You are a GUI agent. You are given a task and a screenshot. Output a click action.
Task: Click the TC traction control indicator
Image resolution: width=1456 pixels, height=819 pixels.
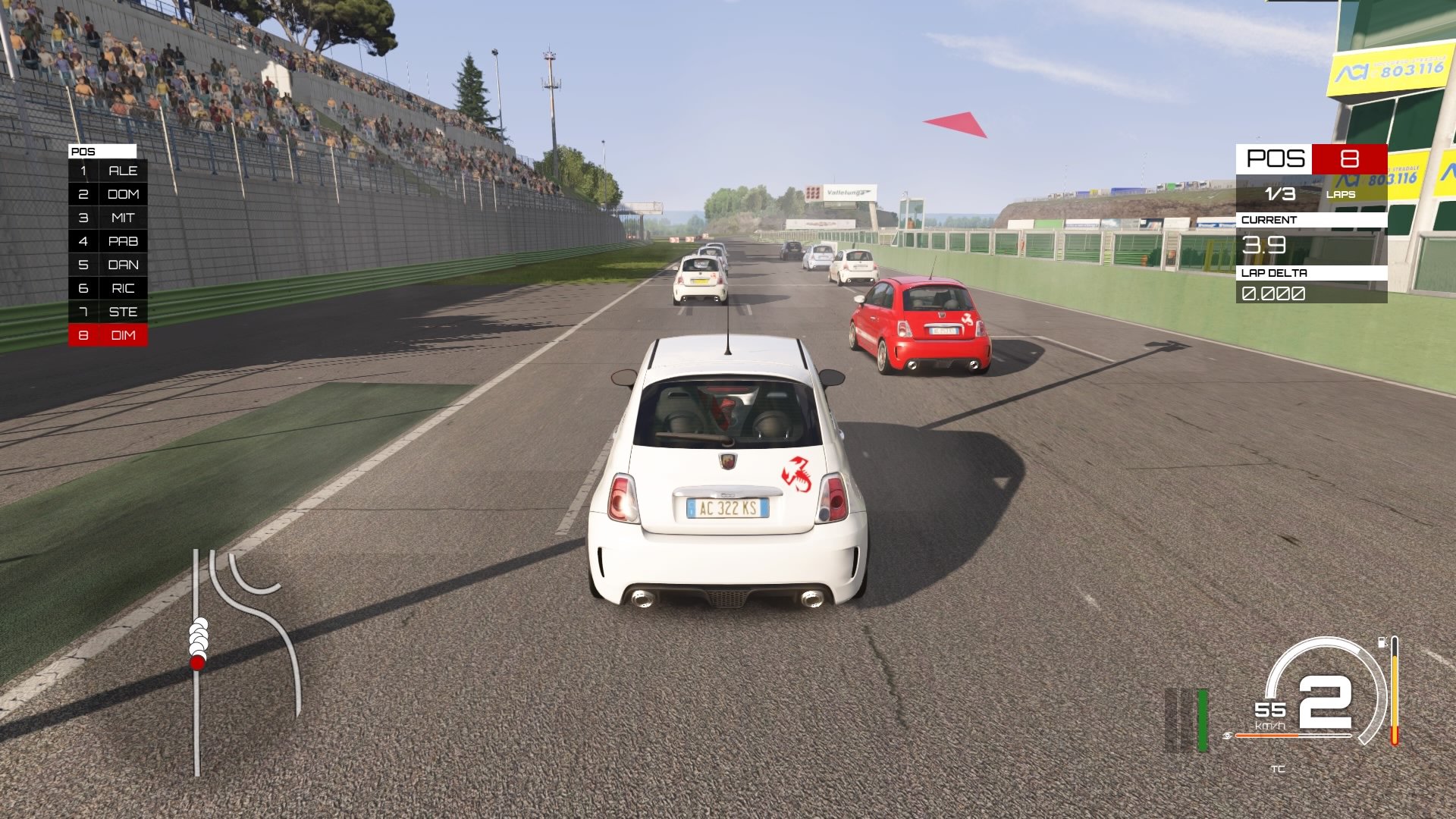[1279, 768]
